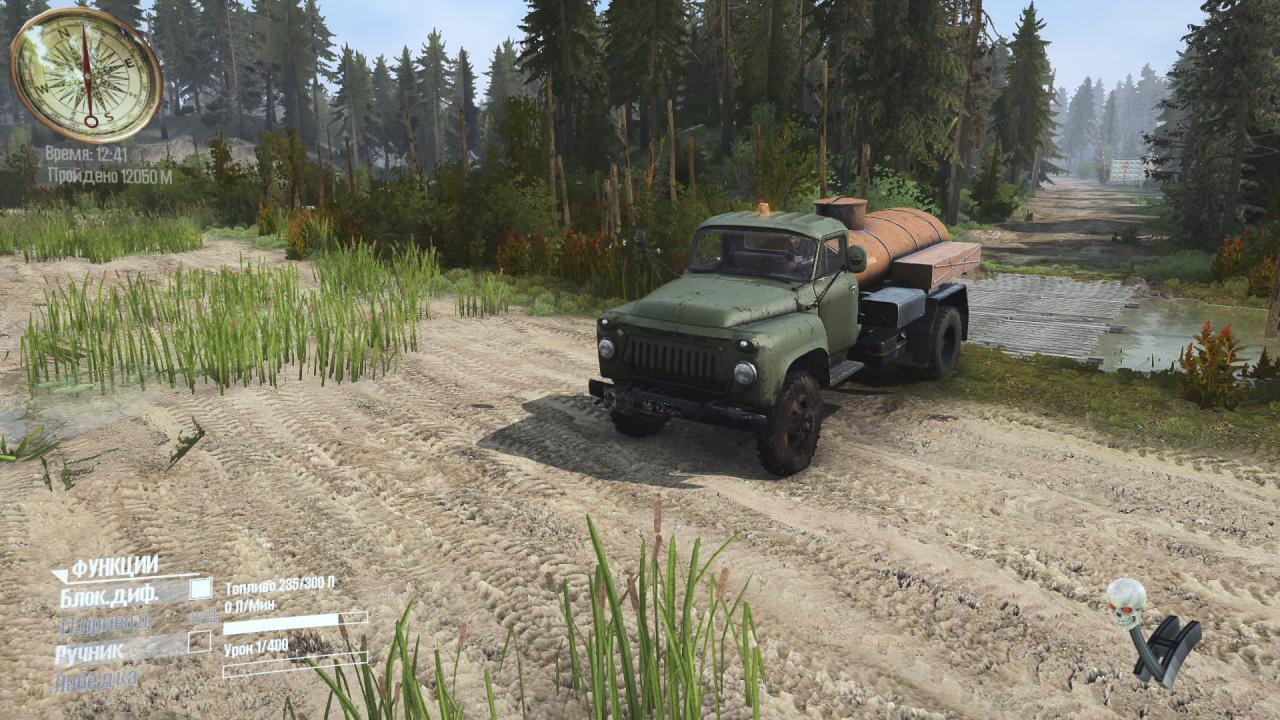
Task: Click the compass in the corner
Action: point(86,74)
